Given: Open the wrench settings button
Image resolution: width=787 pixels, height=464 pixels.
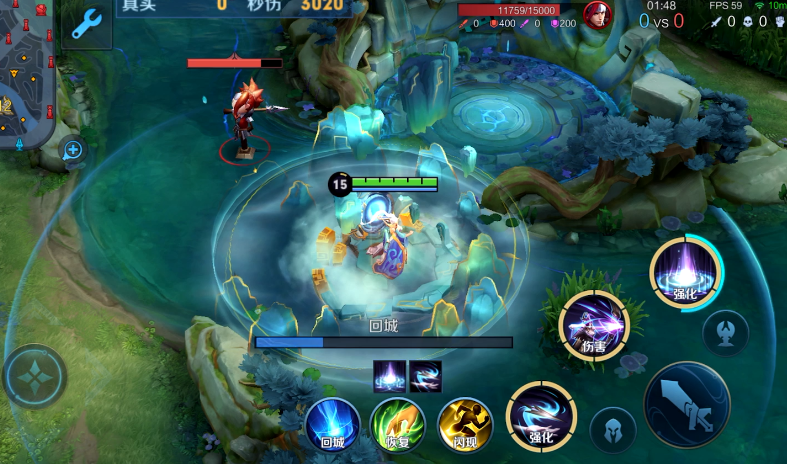Looking at the screenshot, I should pyautogui.click(x=87, y=23).
